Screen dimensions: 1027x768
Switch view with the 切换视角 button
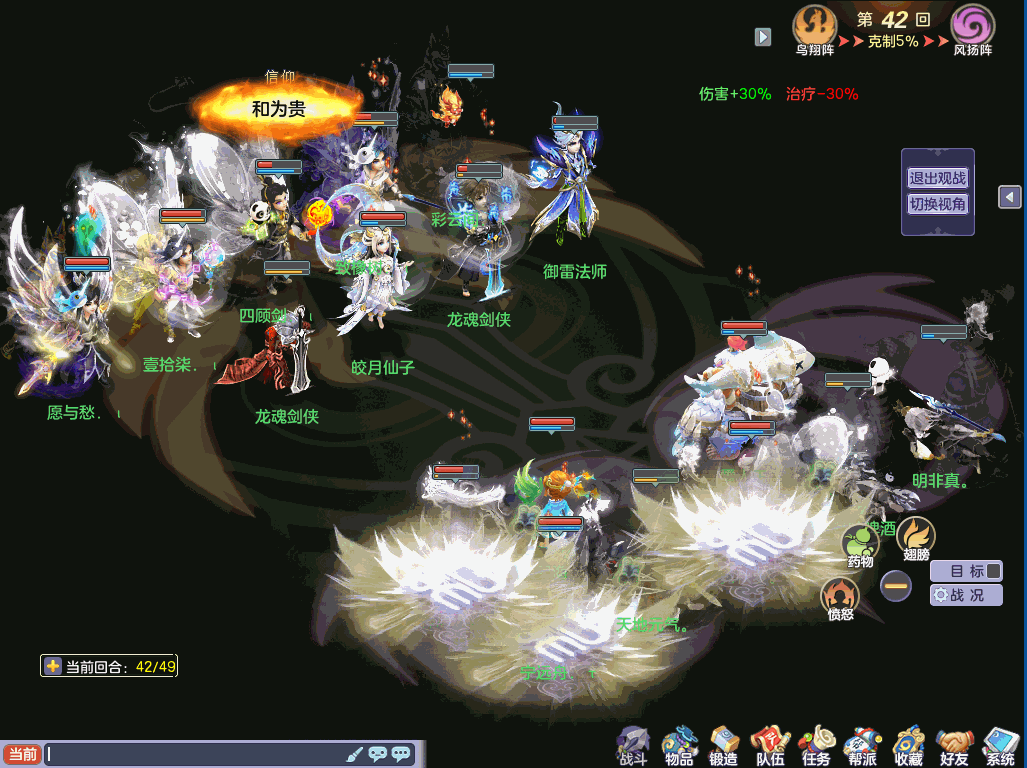tap(937, 204)
